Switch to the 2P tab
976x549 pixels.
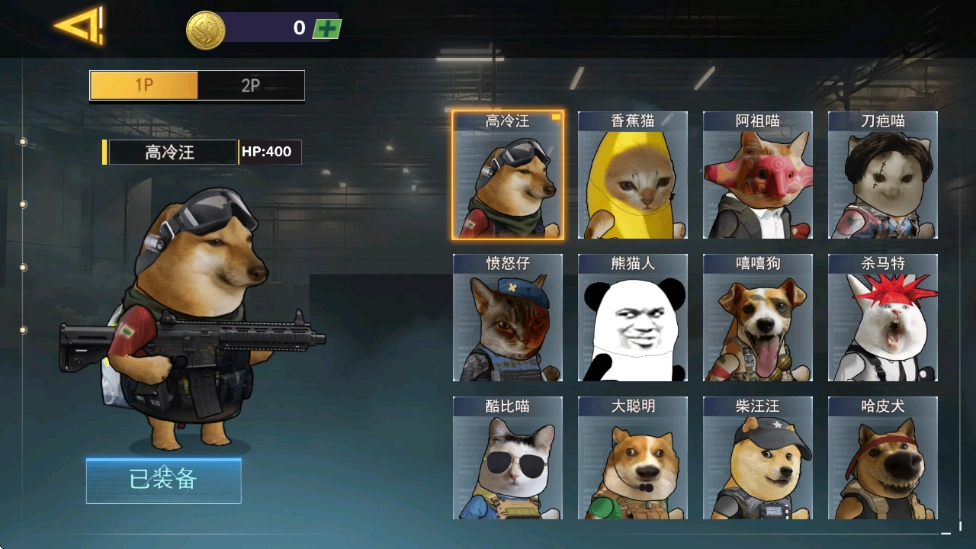(x=251, y=86)
